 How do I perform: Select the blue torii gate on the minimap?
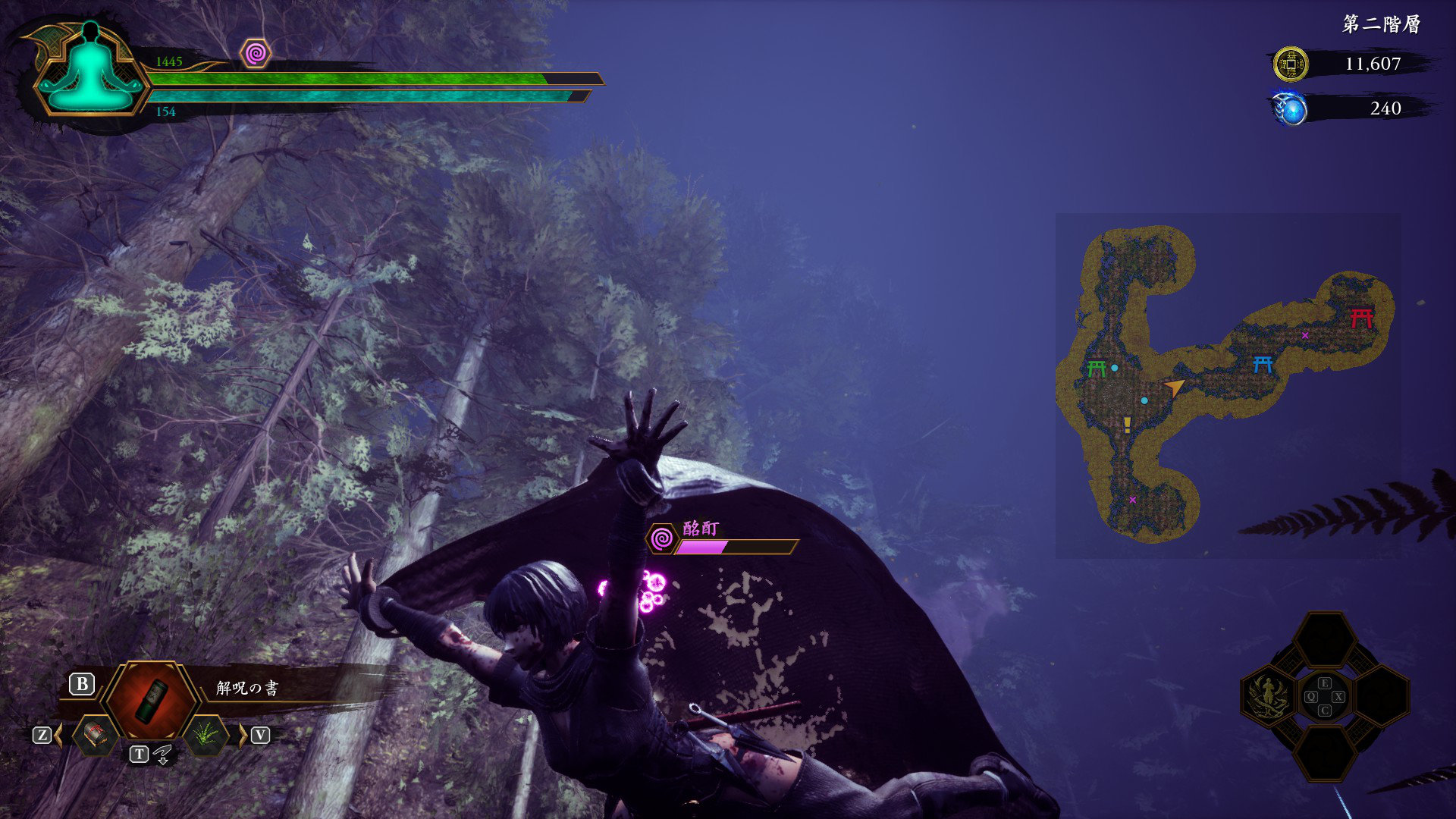tap(1263, 365)
